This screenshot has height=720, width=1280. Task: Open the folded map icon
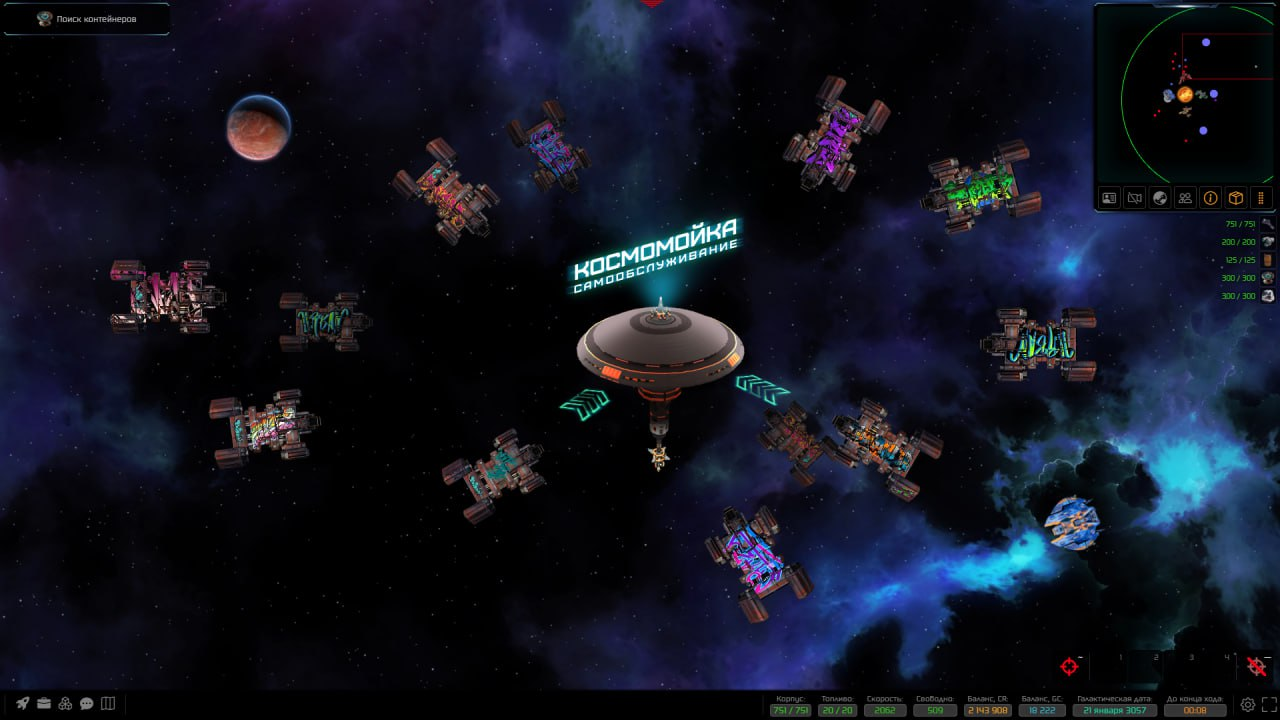pyautogui.click(x=109, y=703)
